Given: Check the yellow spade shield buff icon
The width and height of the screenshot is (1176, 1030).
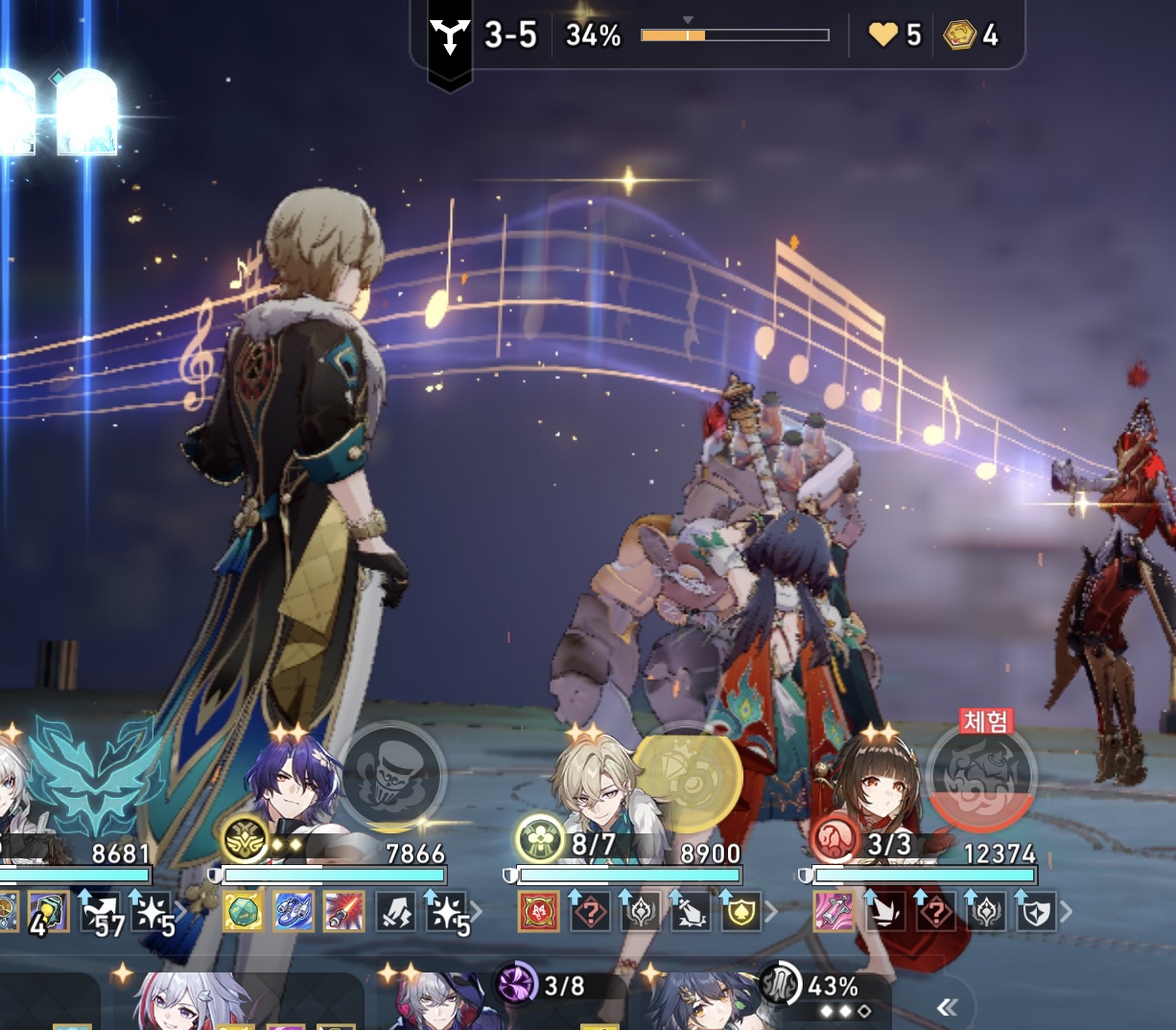Looking at the screenshot, I should tap(741, 911).
